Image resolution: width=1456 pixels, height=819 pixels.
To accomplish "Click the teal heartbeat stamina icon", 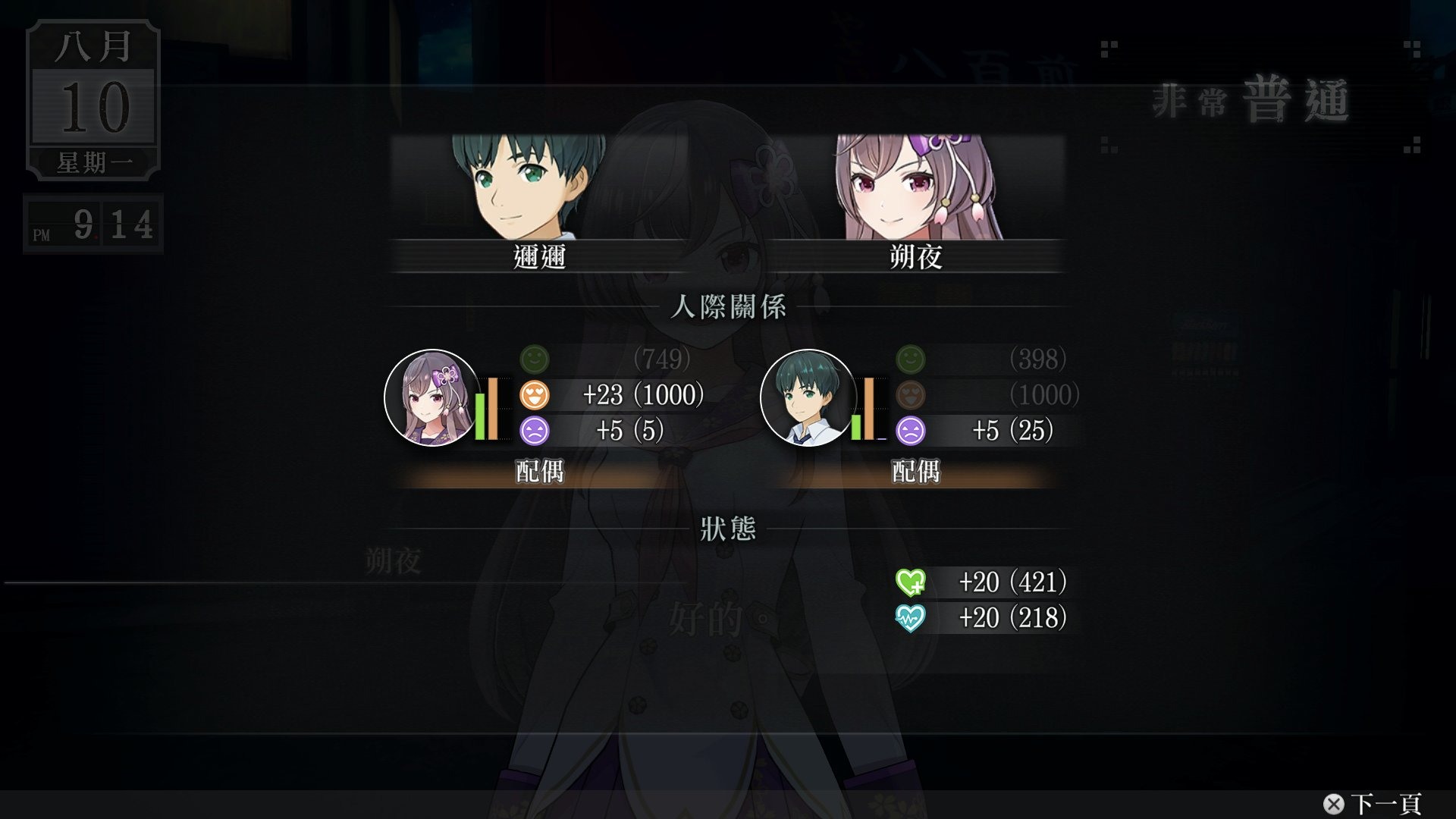I will (x=910, y=618).
